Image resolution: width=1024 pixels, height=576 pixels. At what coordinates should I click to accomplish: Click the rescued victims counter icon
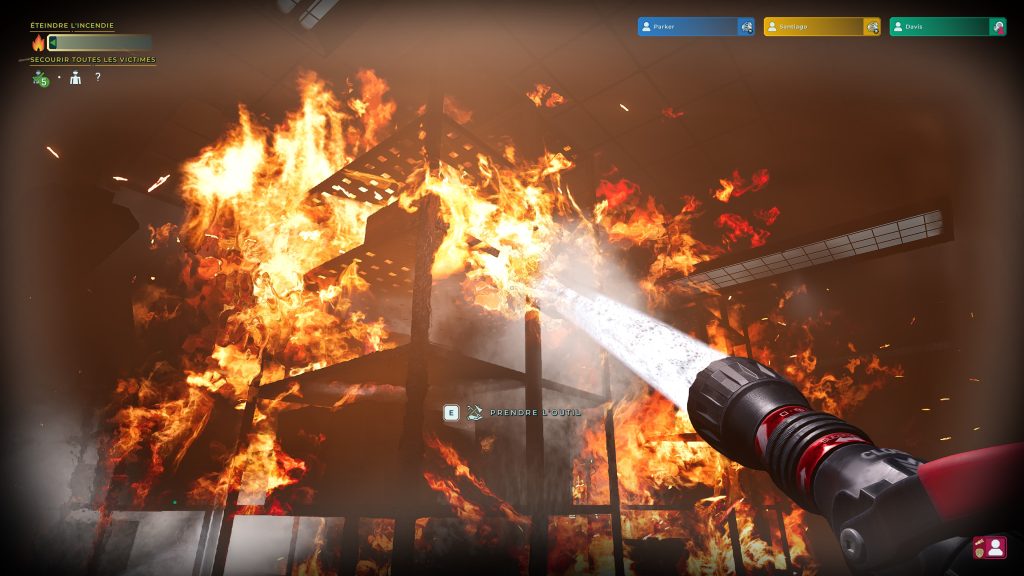click(40, 78)
